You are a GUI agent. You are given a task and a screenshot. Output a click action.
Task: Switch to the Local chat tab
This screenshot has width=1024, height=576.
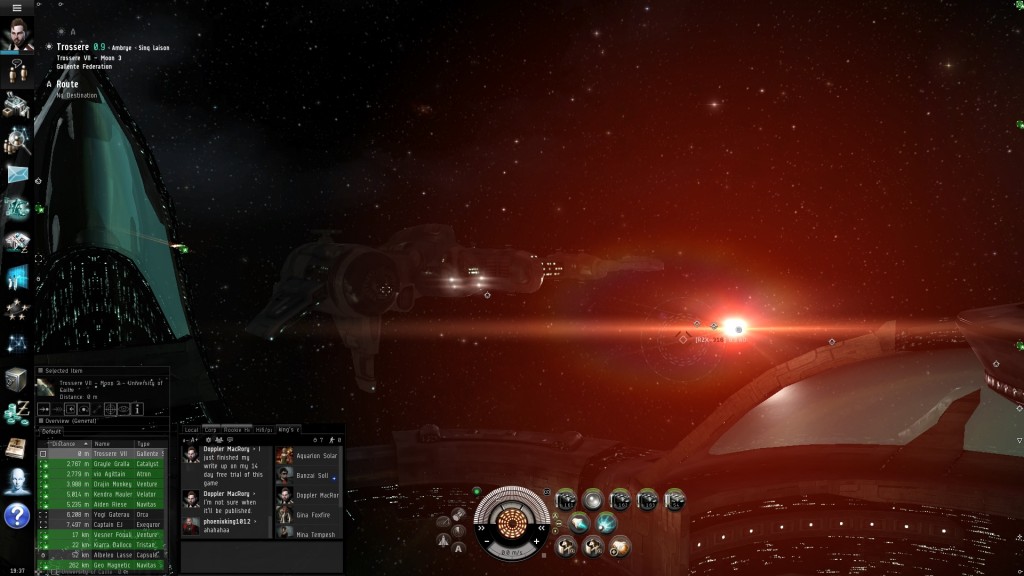click(x=191, y=429)
